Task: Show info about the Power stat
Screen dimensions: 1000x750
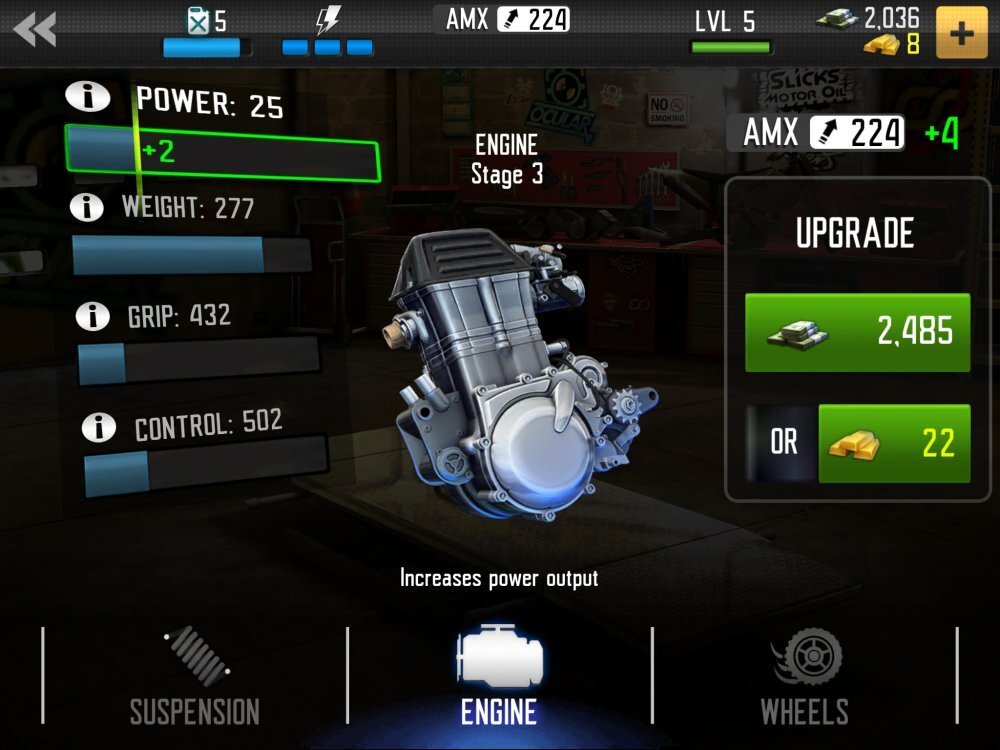Action: click(x=86, y=96)
